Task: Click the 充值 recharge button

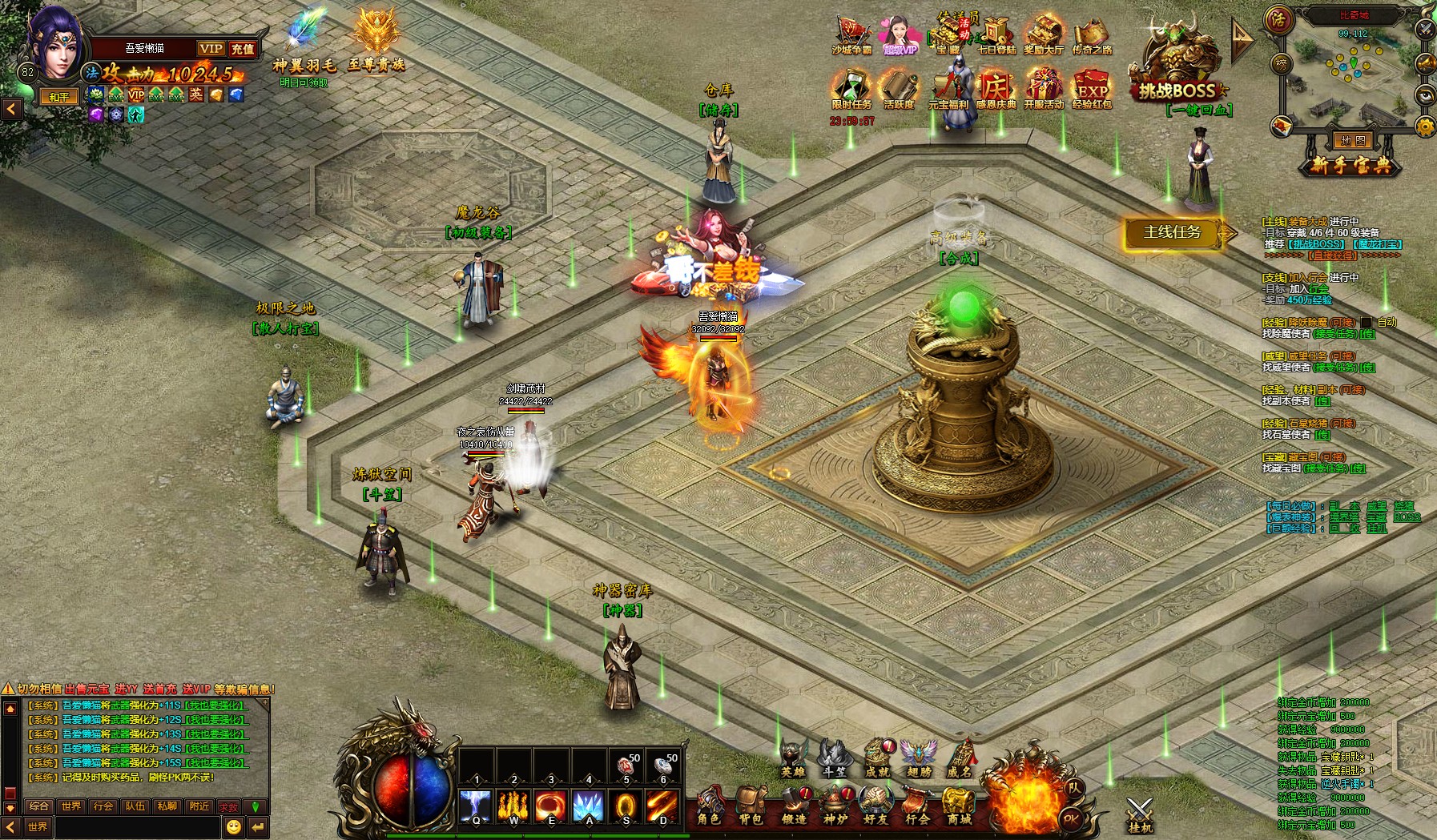Action: (242, 49)
